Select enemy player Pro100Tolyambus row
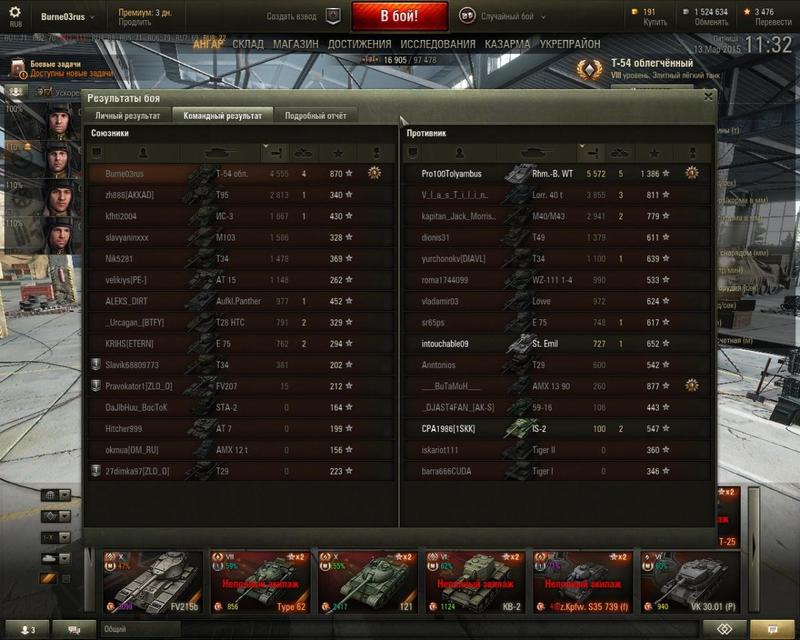800x640 pixels. [556, 173]
